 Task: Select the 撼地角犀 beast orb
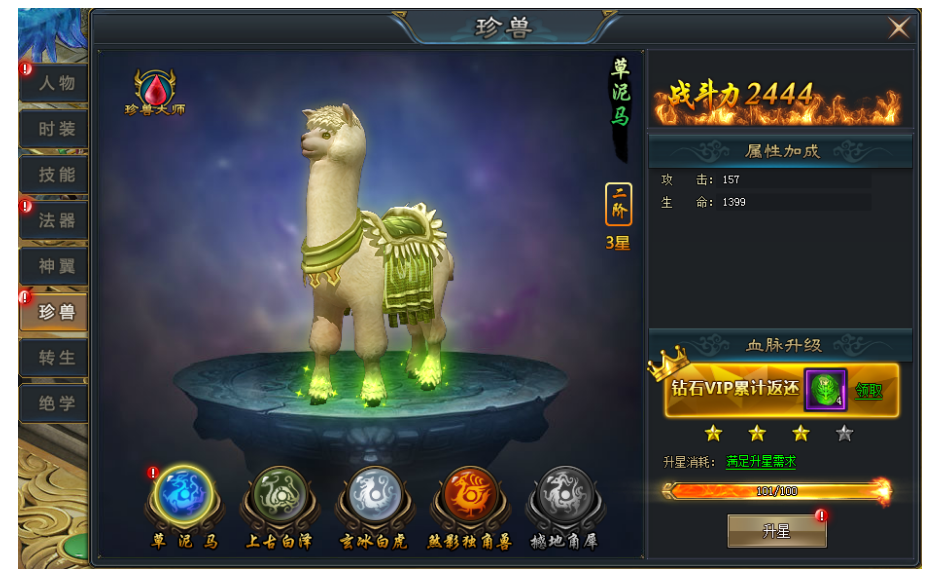(x=566, y=496)
